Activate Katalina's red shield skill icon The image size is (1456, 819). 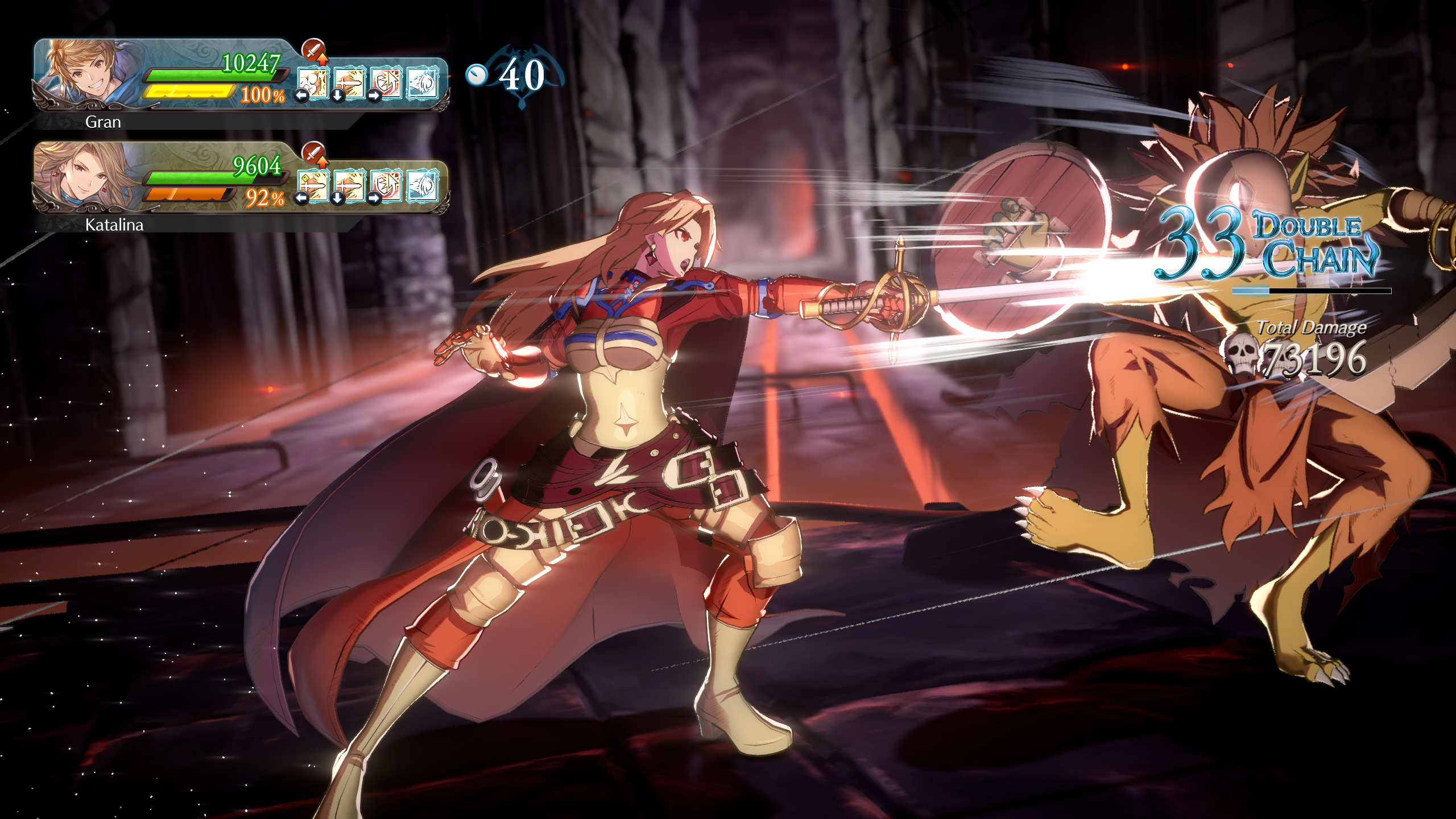pyautogui.click(x=386, y=186)
